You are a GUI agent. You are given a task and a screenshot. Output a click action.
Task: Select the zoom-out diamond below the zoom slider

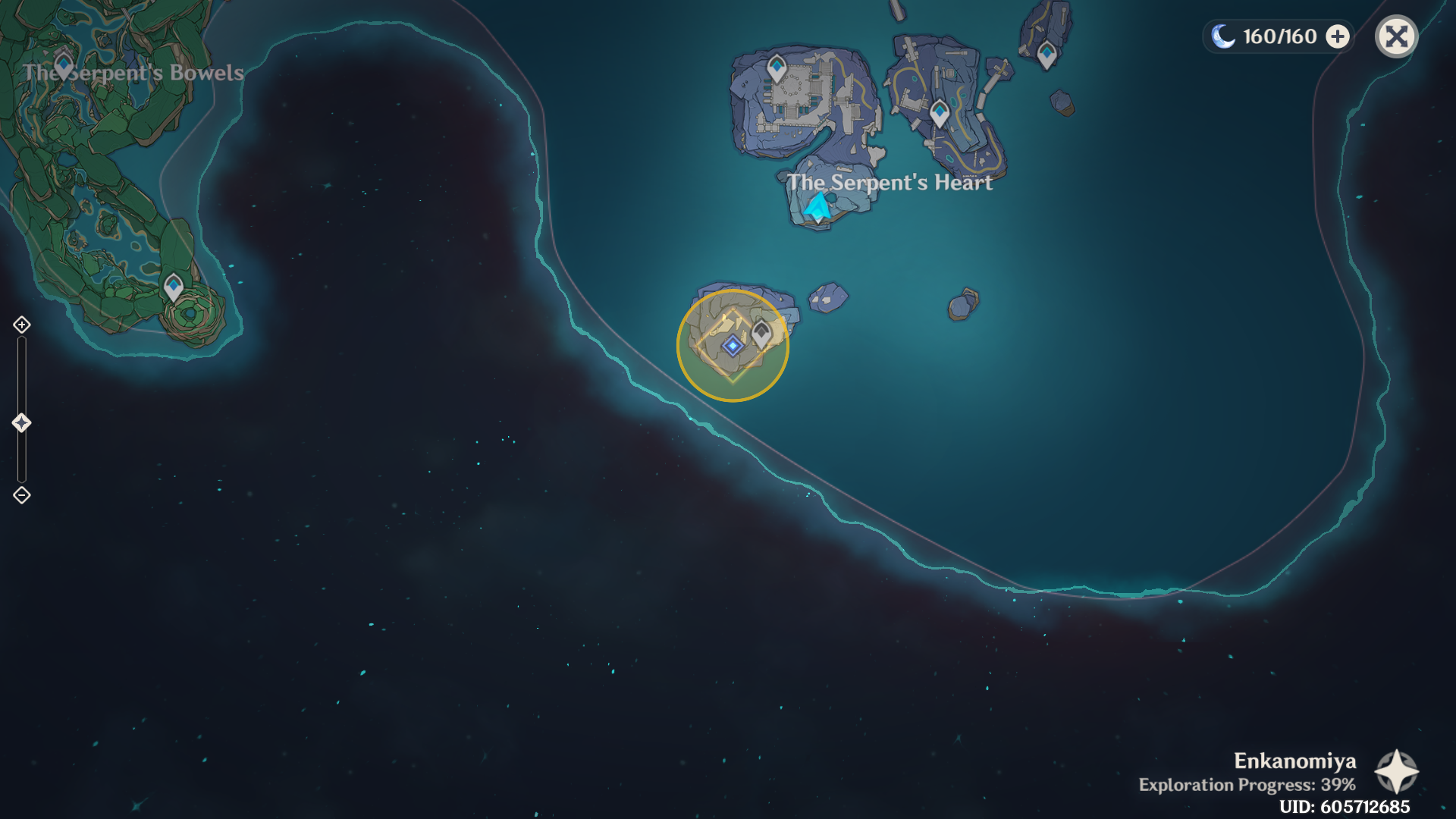click(20, 495)
